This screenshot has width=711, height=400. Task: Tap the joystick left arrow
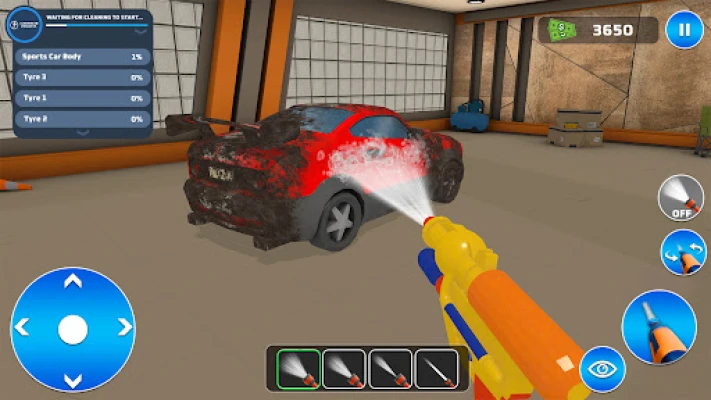coord(22,327)
